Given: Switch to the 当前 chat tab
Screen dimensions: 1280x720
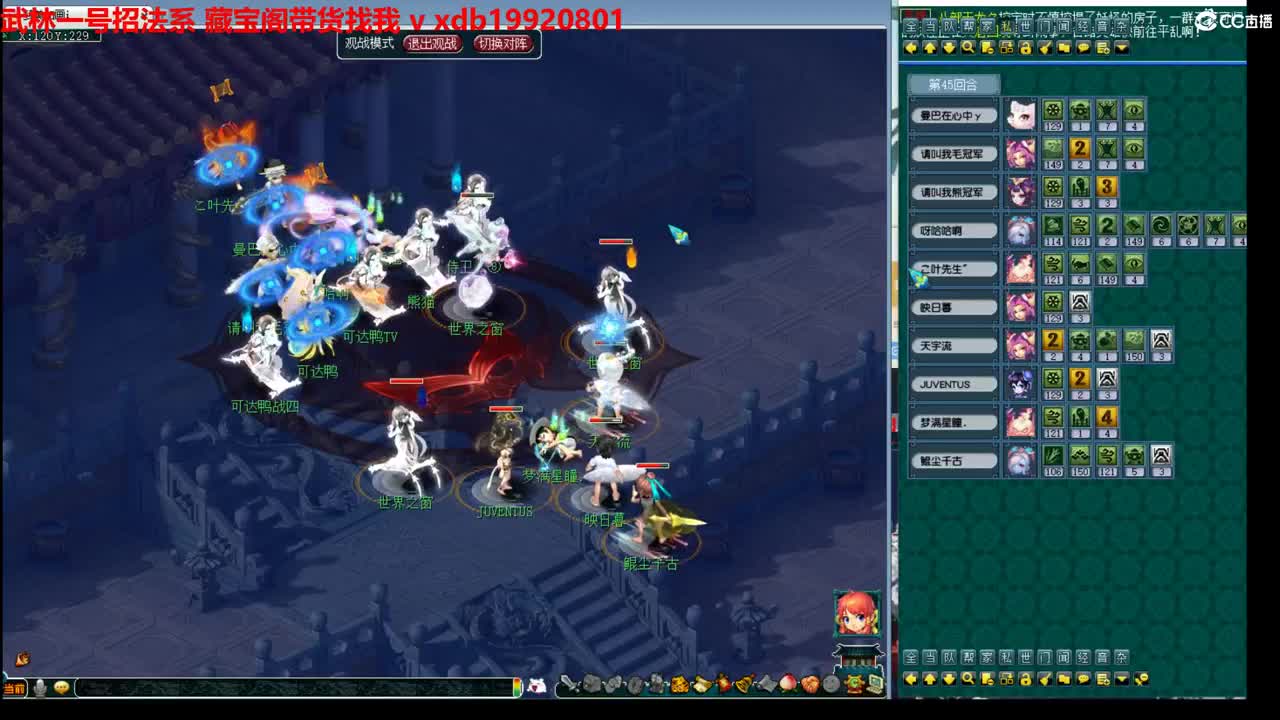Looking at the screenshot, I should pos(14,687).
